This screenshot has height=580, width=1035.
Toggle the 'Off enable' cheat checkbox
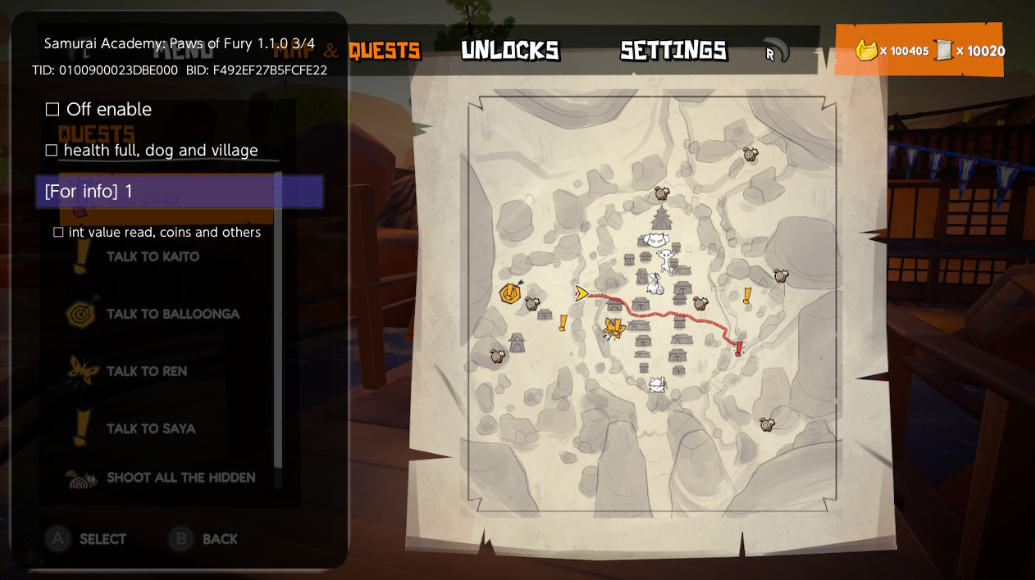tap(53, 109)
